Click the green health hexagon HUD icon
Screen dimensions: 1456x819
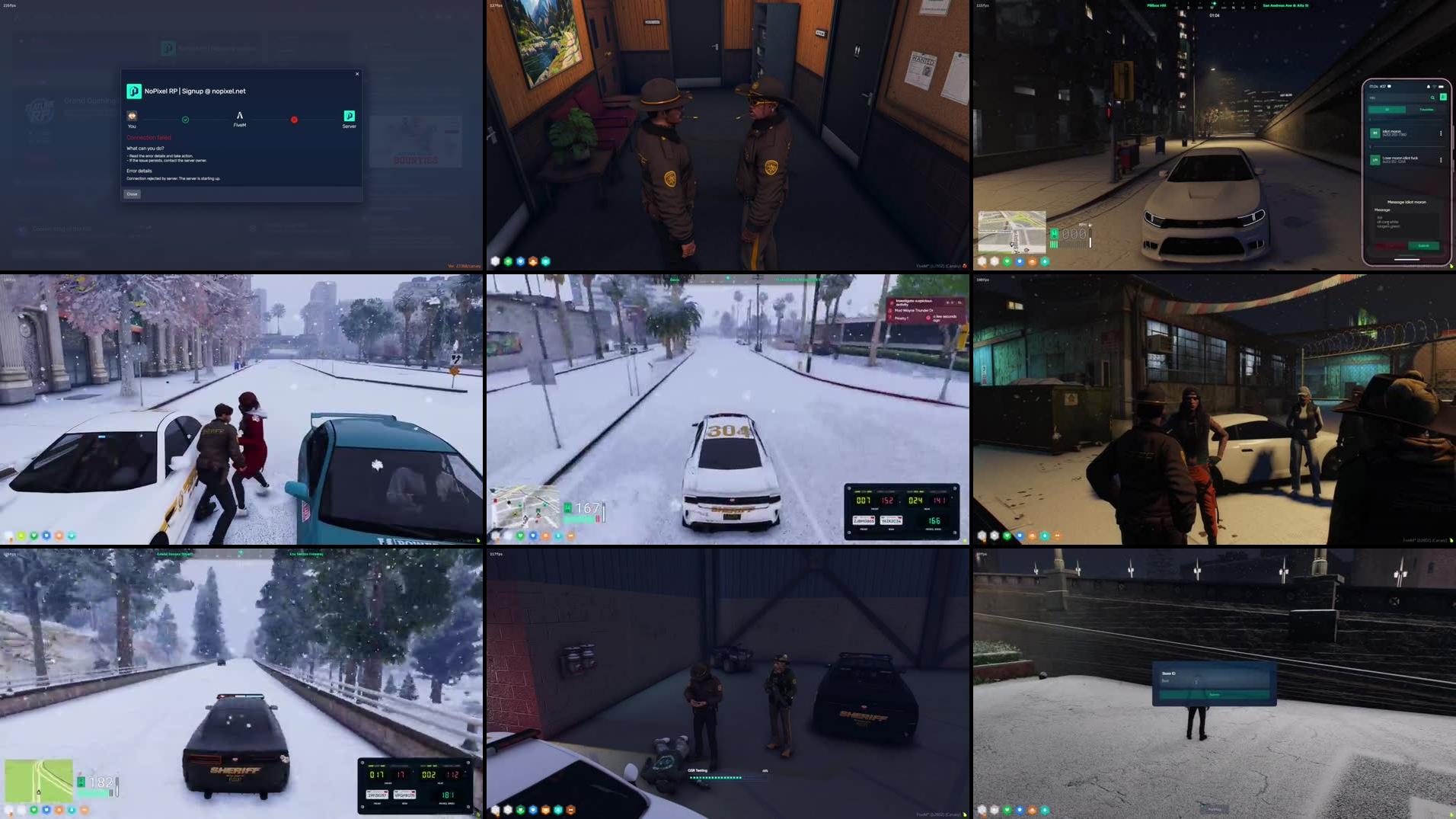pyautogui.click(x=508, y=261)
